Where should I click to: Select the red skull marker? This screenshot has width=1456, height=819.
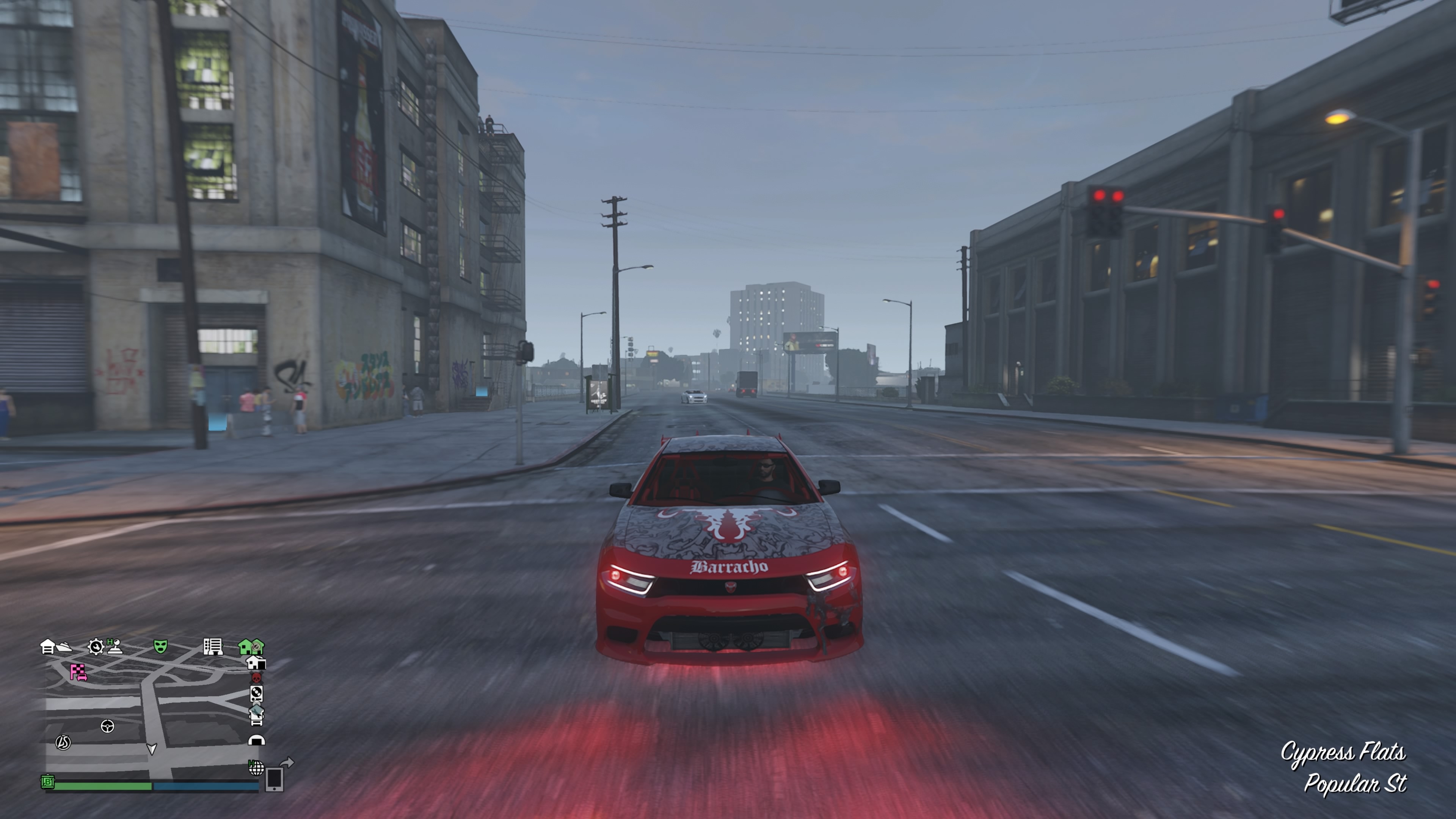[x=256, y=678]
